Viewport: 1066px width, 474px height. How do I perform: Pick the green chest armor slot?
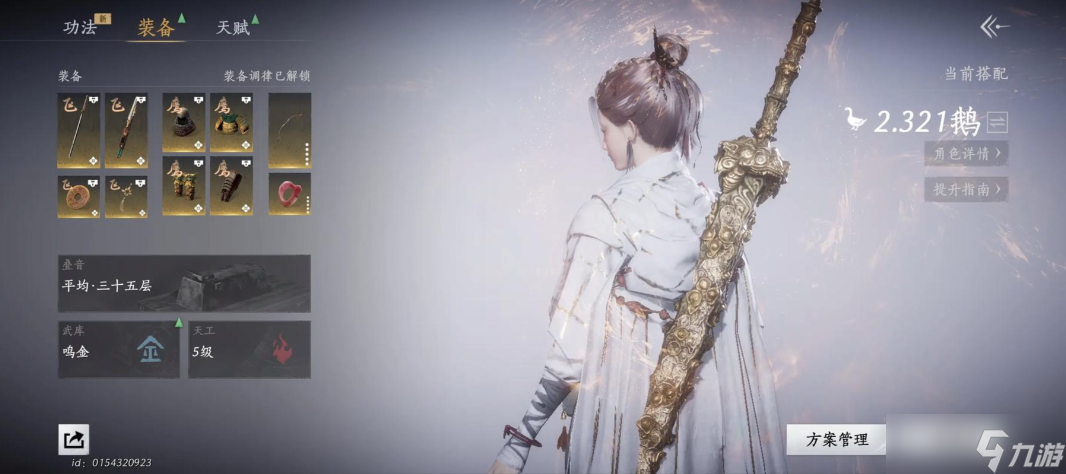click(231, 123)
